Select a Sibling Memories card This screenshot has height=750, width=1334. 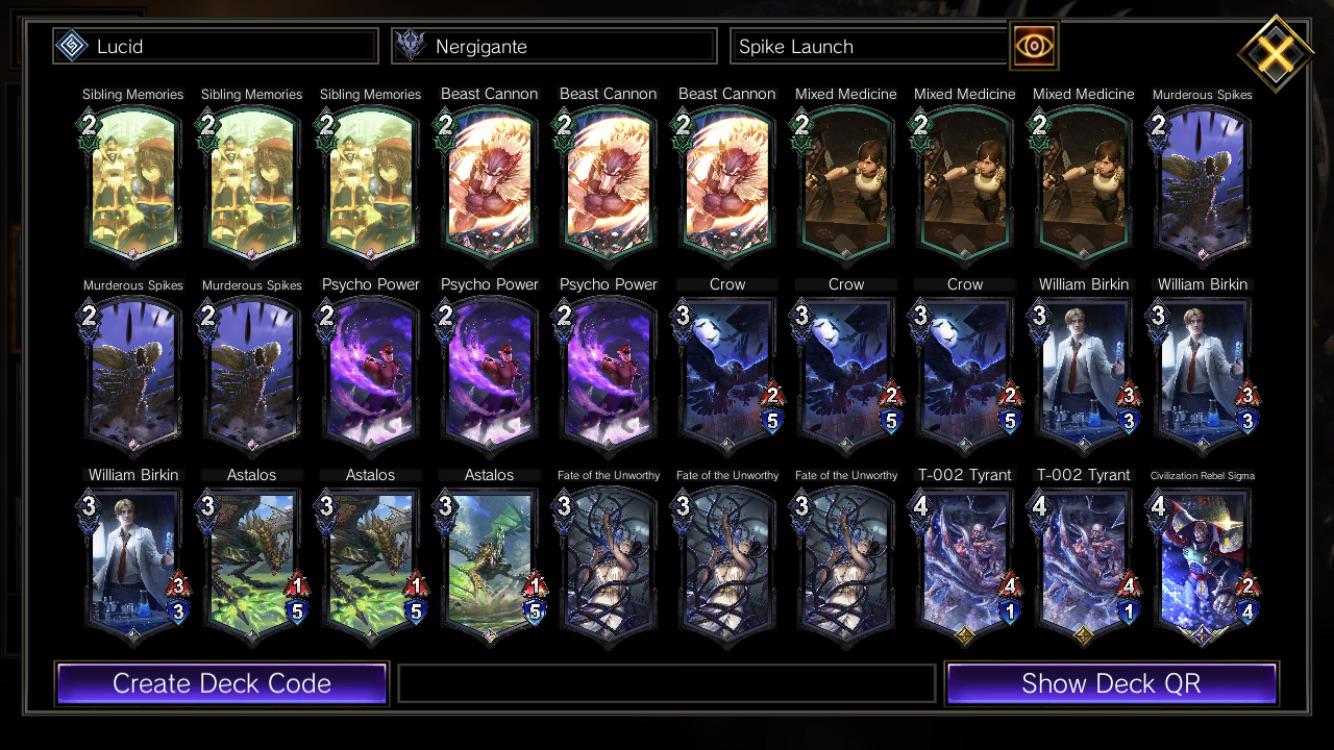click(133, 178)
